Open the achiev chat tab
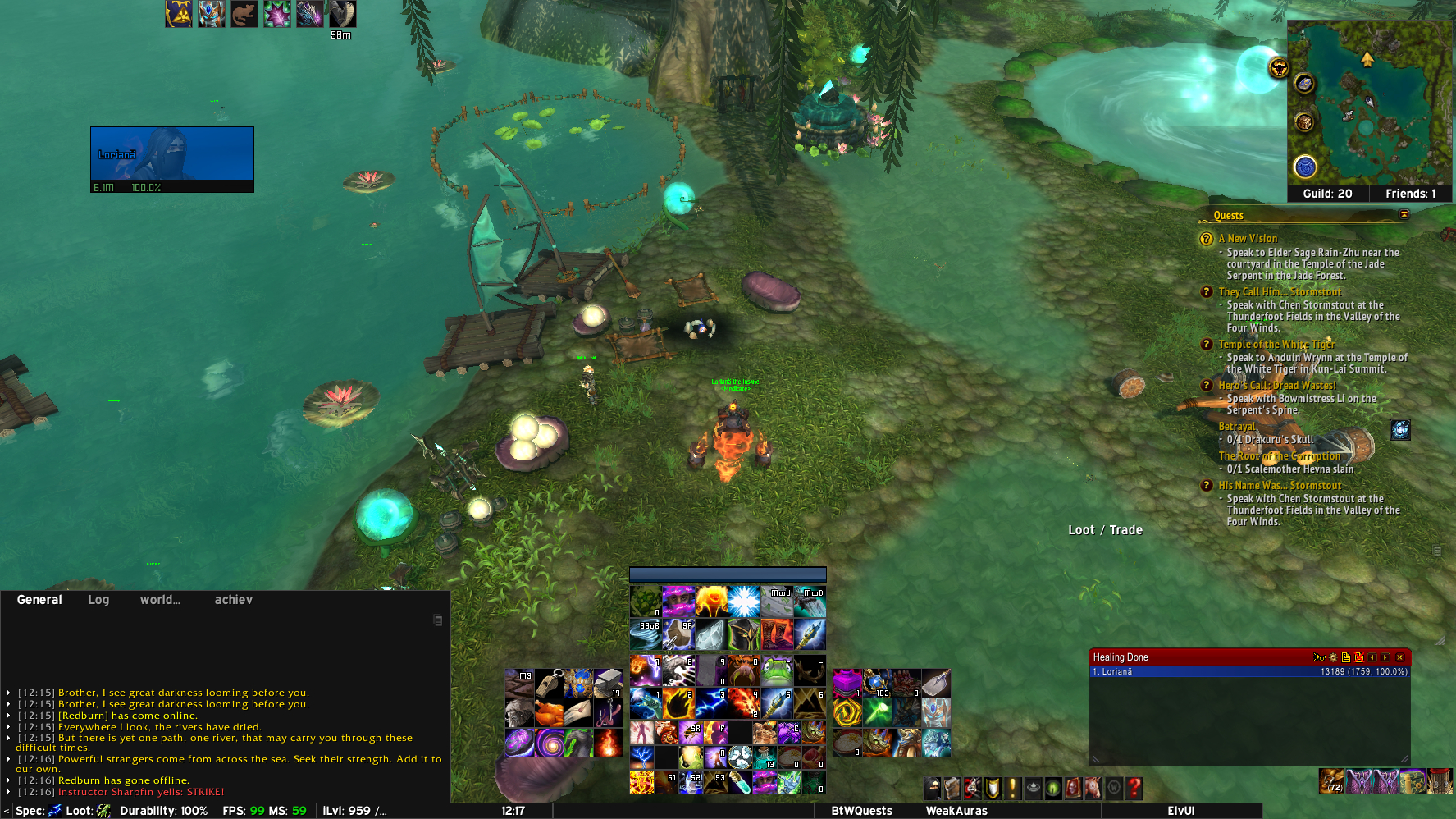 233,600
